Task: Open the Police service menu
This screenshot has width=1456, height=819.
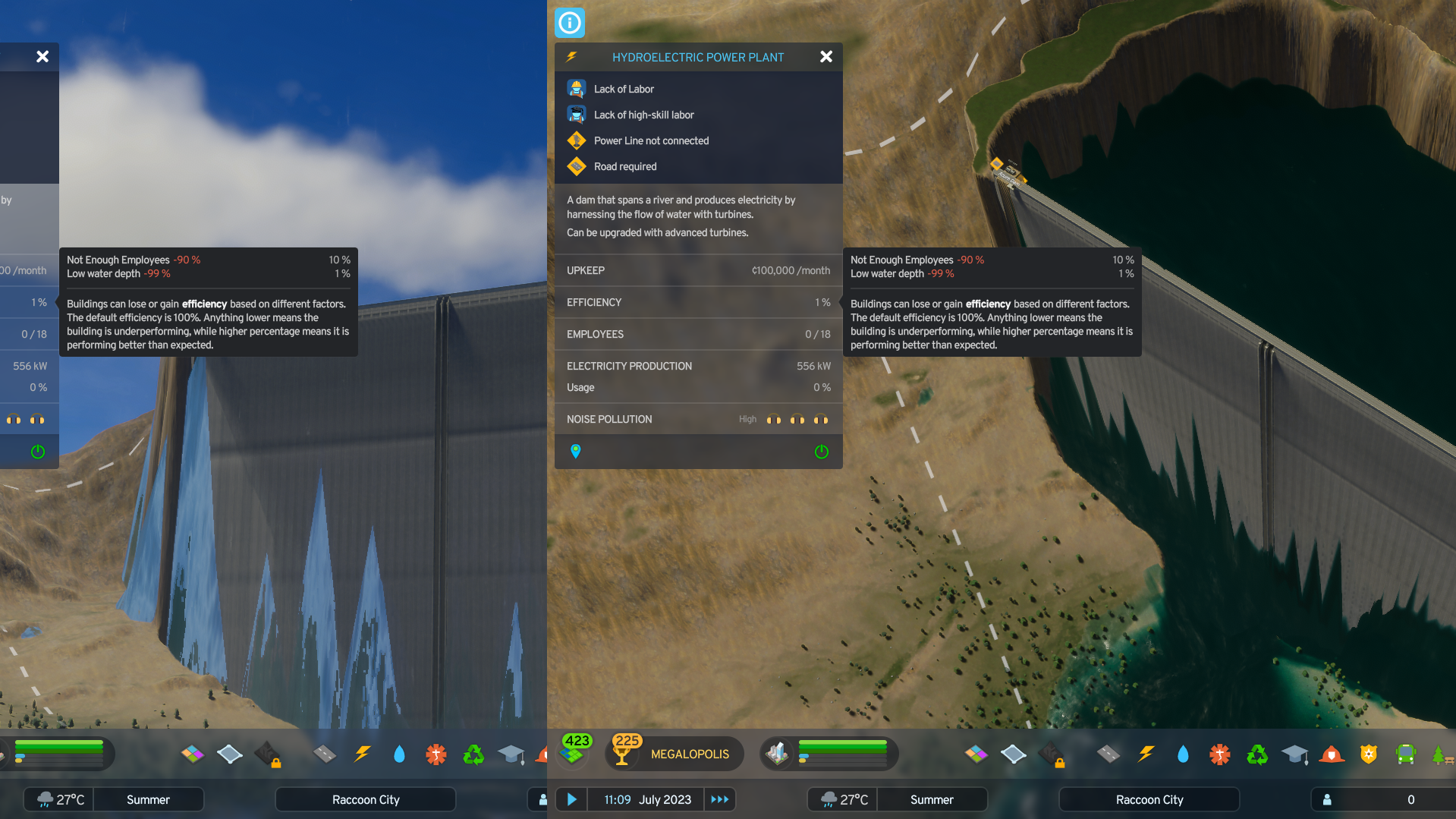Action: pos(1369,754)
